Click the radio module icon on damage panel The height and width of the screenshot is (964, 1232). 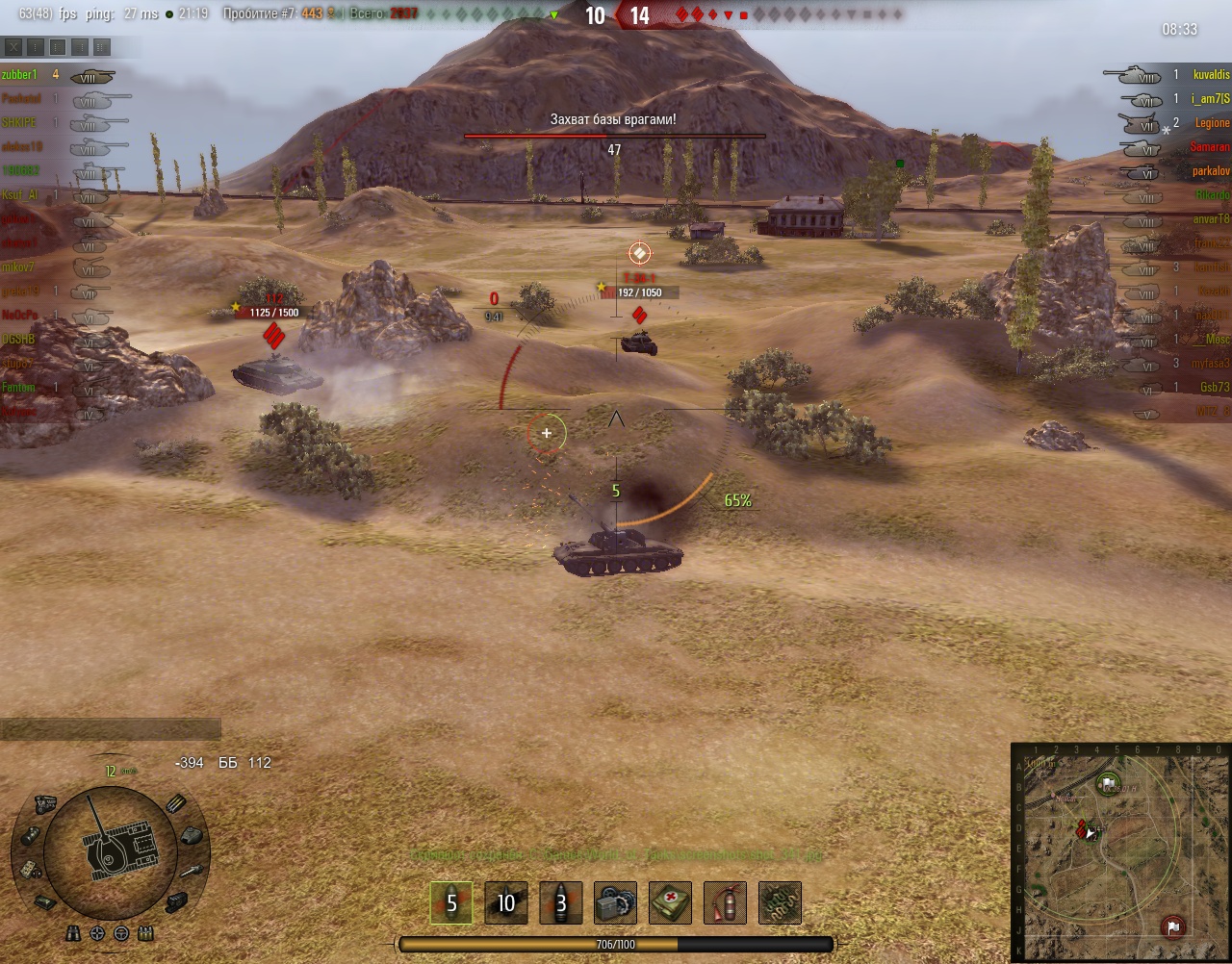pos(29,869)
